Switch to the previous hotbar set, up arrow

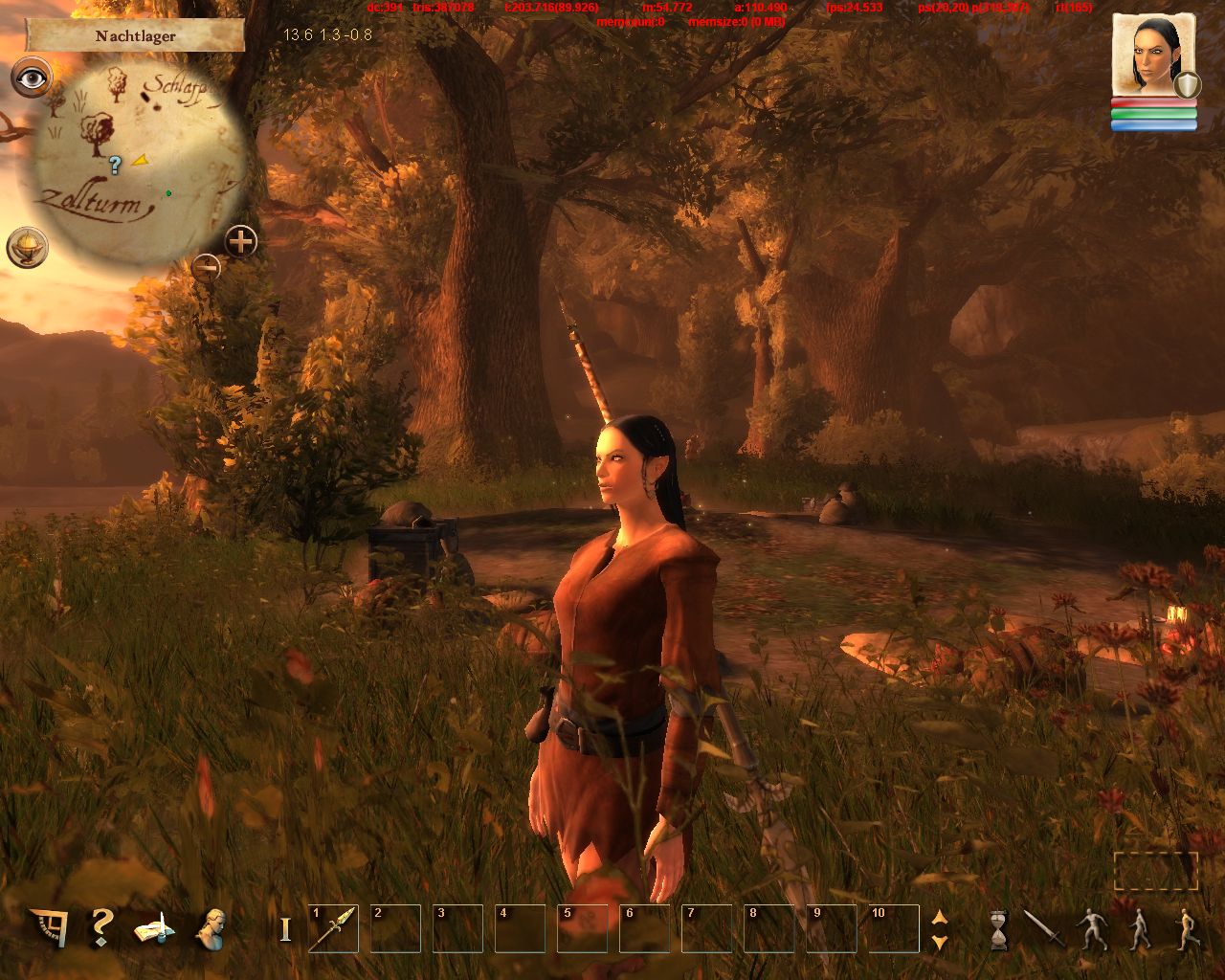(940, 917)
